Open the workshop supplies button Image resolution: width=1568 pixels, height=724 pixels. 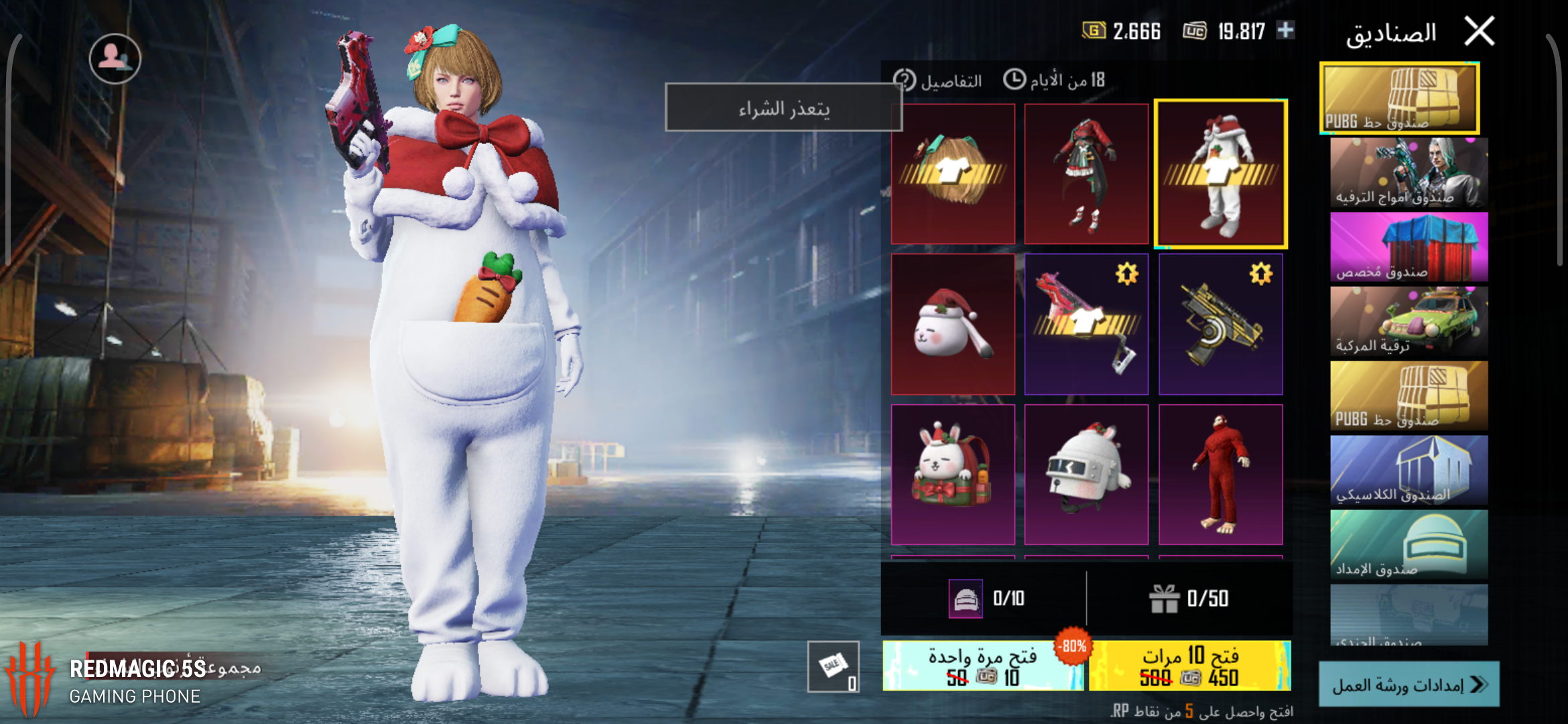[1409, 684]
